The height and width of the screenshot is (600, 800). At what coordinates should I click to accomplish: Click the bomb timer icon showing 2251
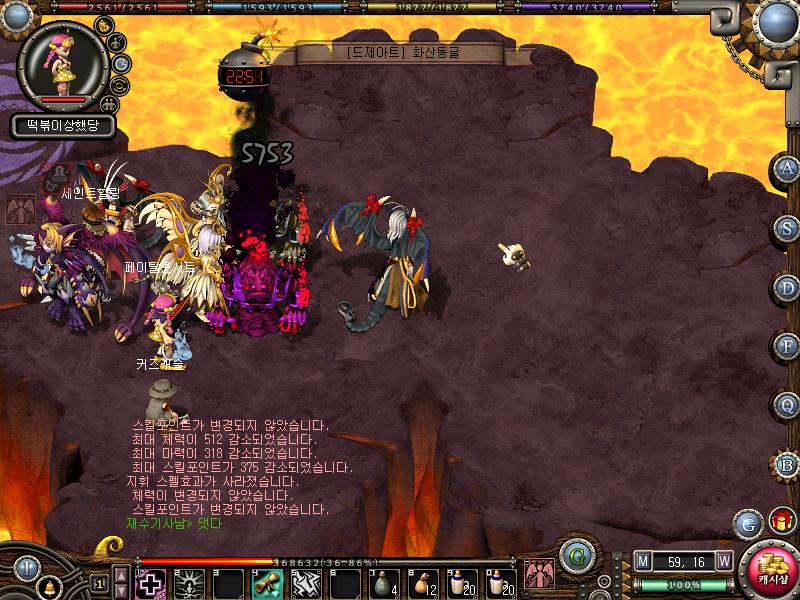coord(243,73)
